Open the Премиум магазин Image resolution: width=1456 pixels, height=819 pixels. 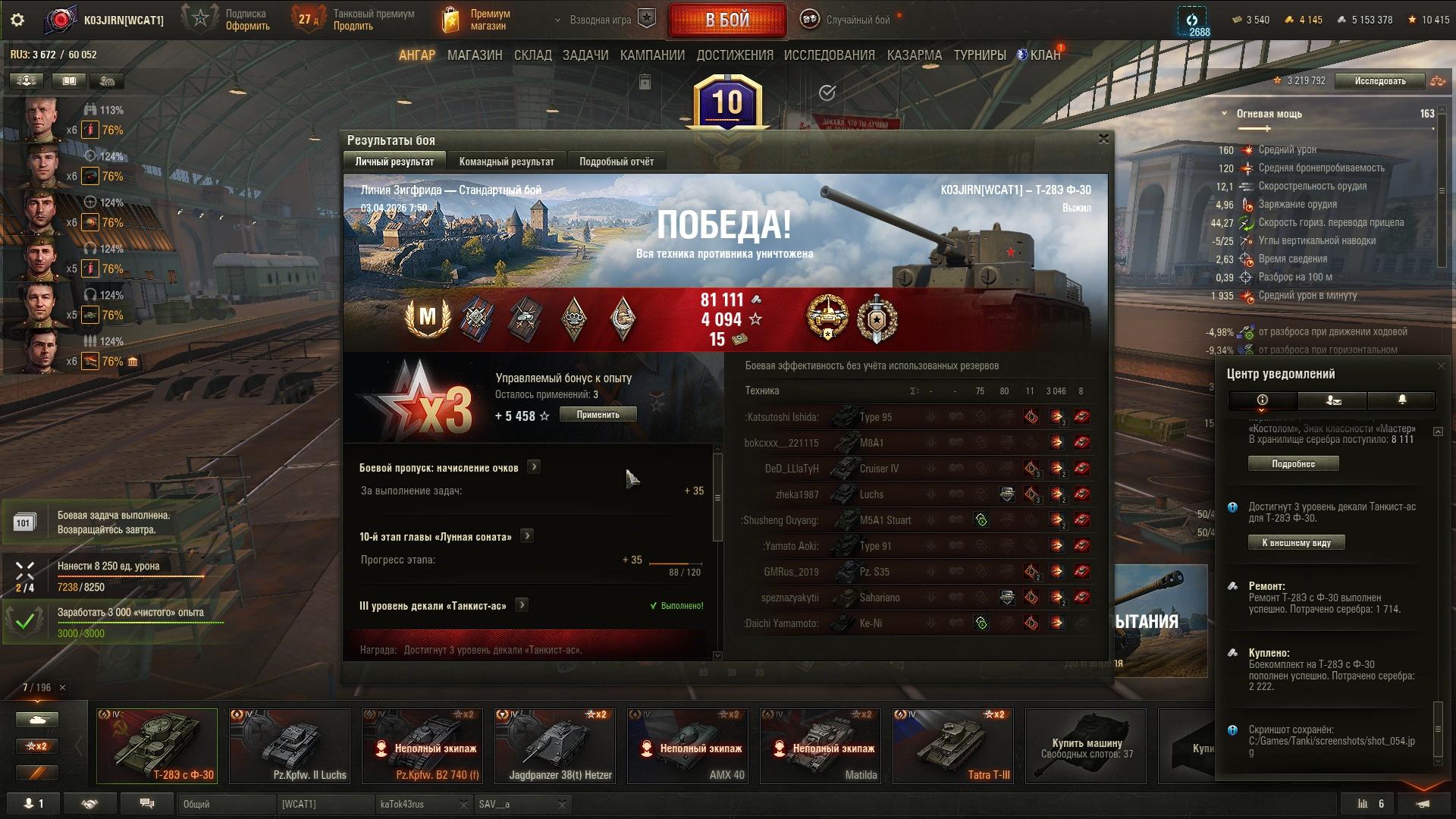(476, 20)
